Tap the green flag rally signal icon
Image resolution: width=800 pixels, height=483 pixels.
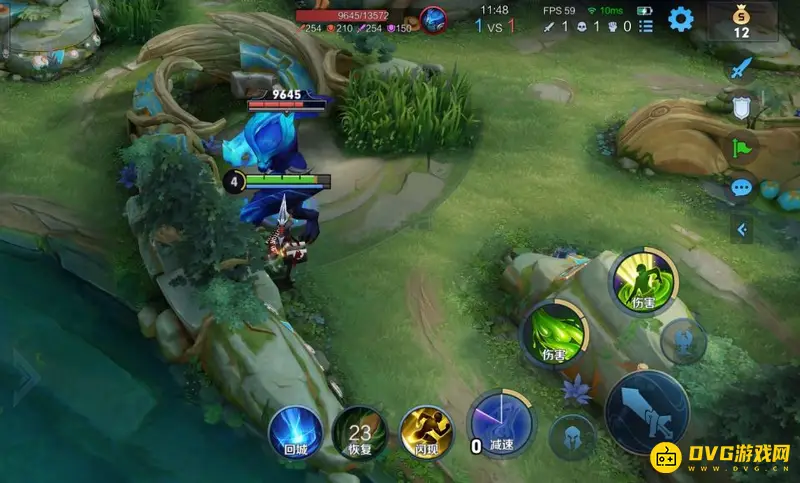click(742, 148)
